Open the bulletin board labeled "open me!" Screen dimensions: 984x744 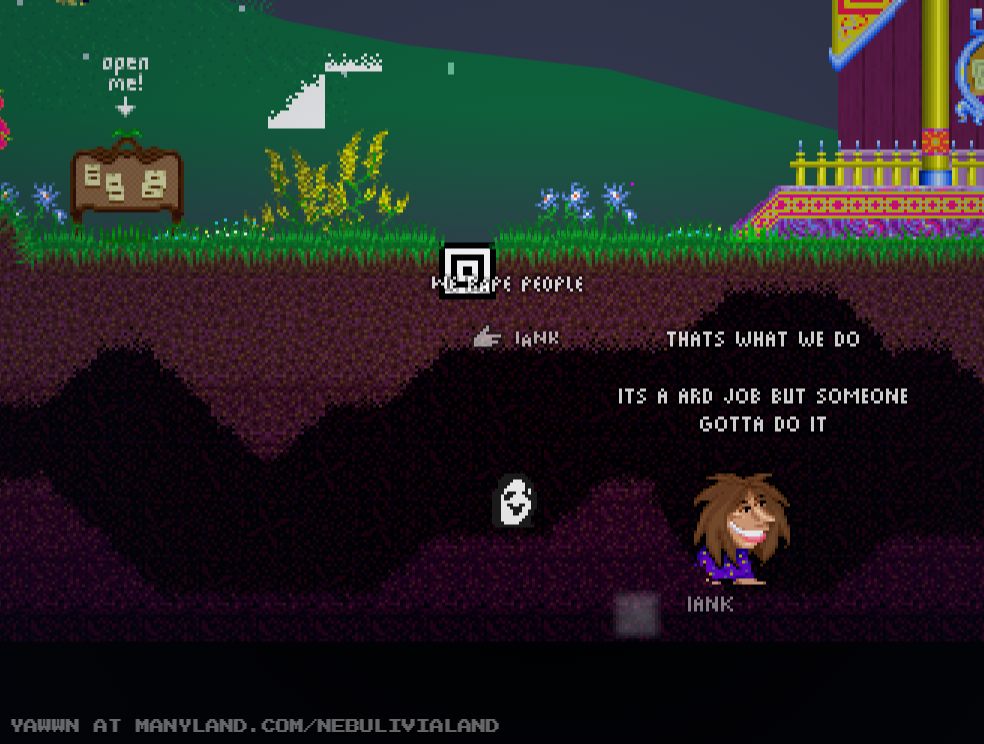[126, 181]
